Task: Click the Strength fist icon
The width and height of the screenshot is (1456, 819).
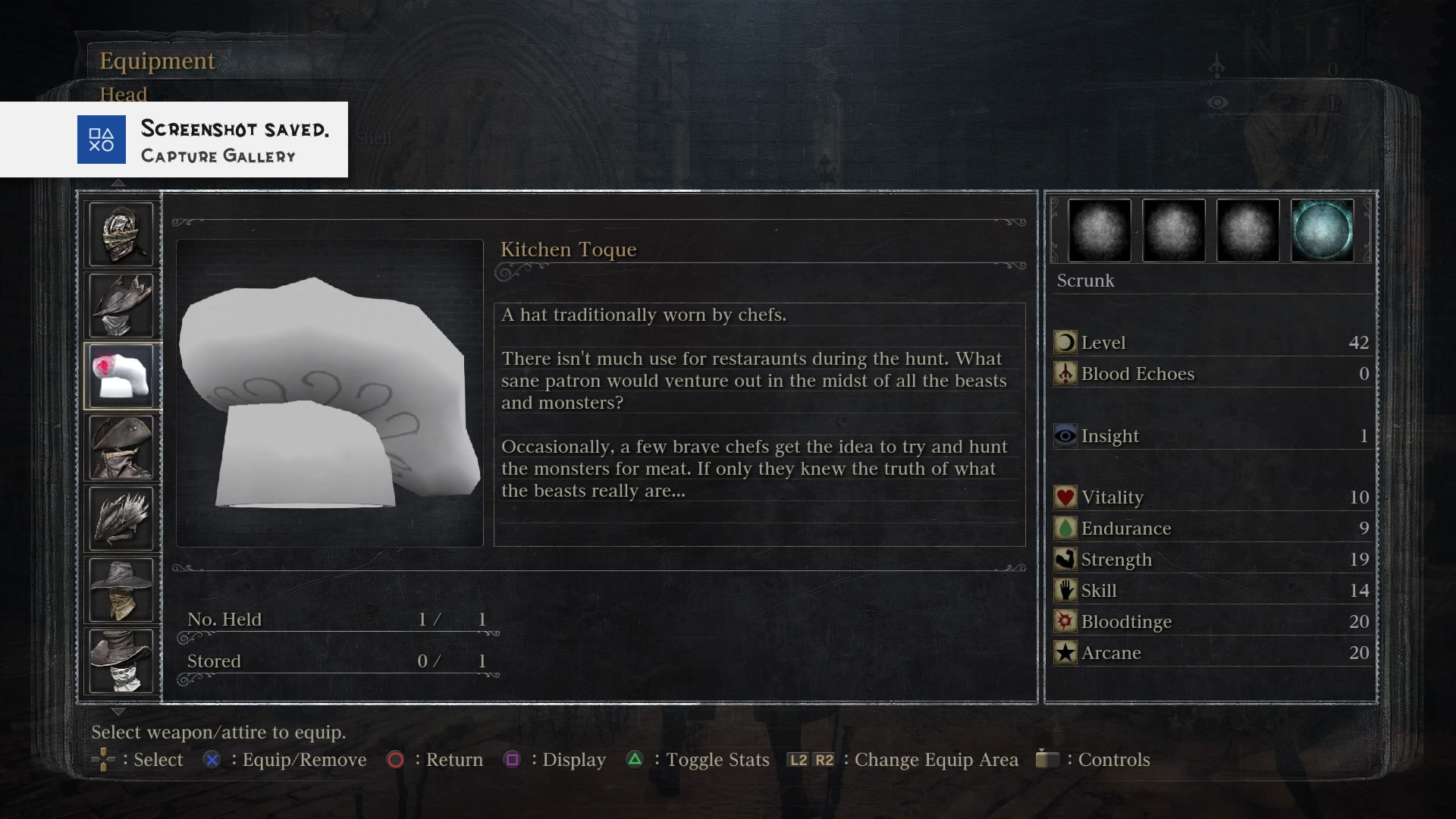Action: pos(1065,559)
